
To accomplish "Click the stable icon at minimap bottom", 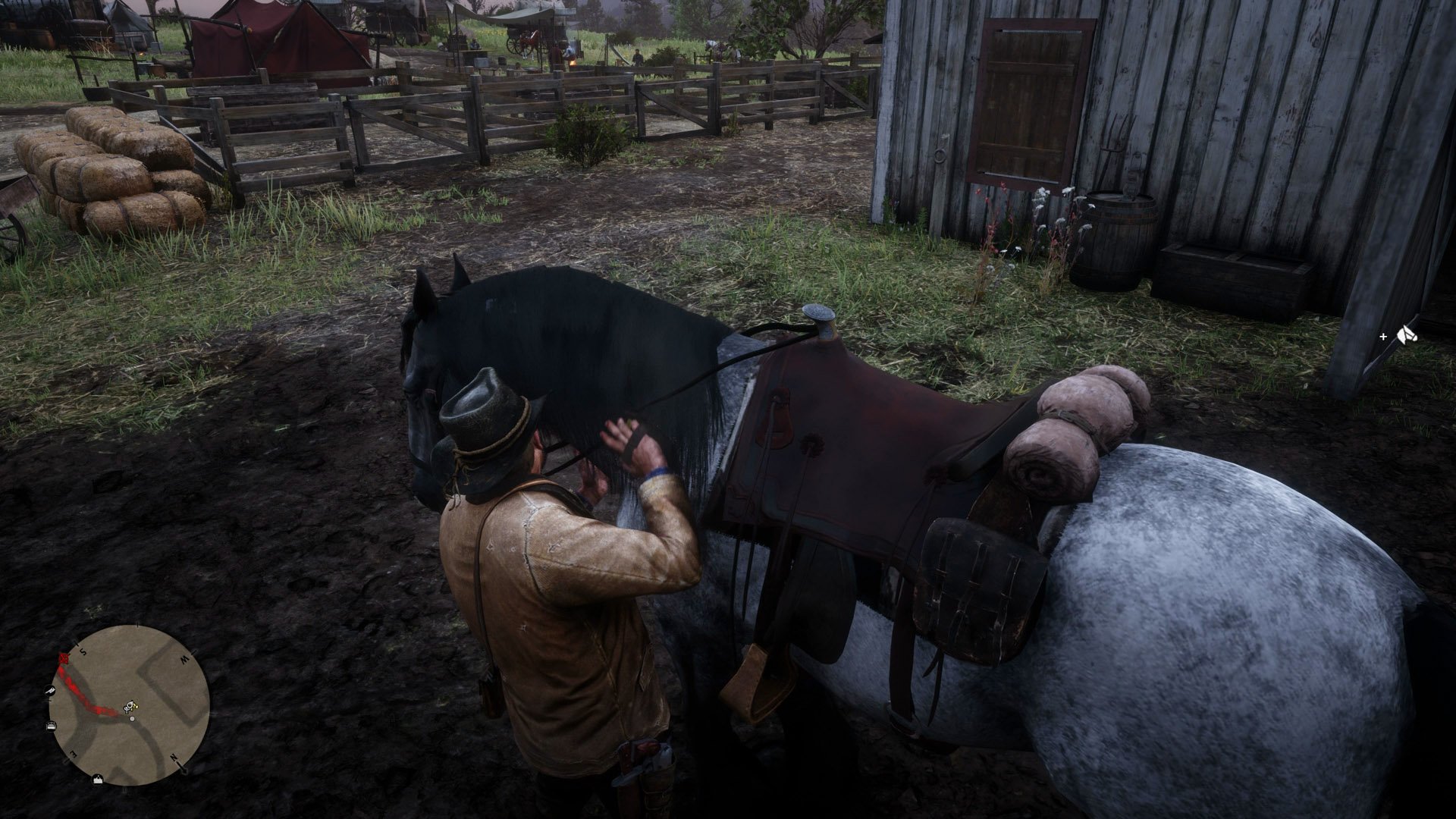I will pyautogui.click(x=97, y=780).
